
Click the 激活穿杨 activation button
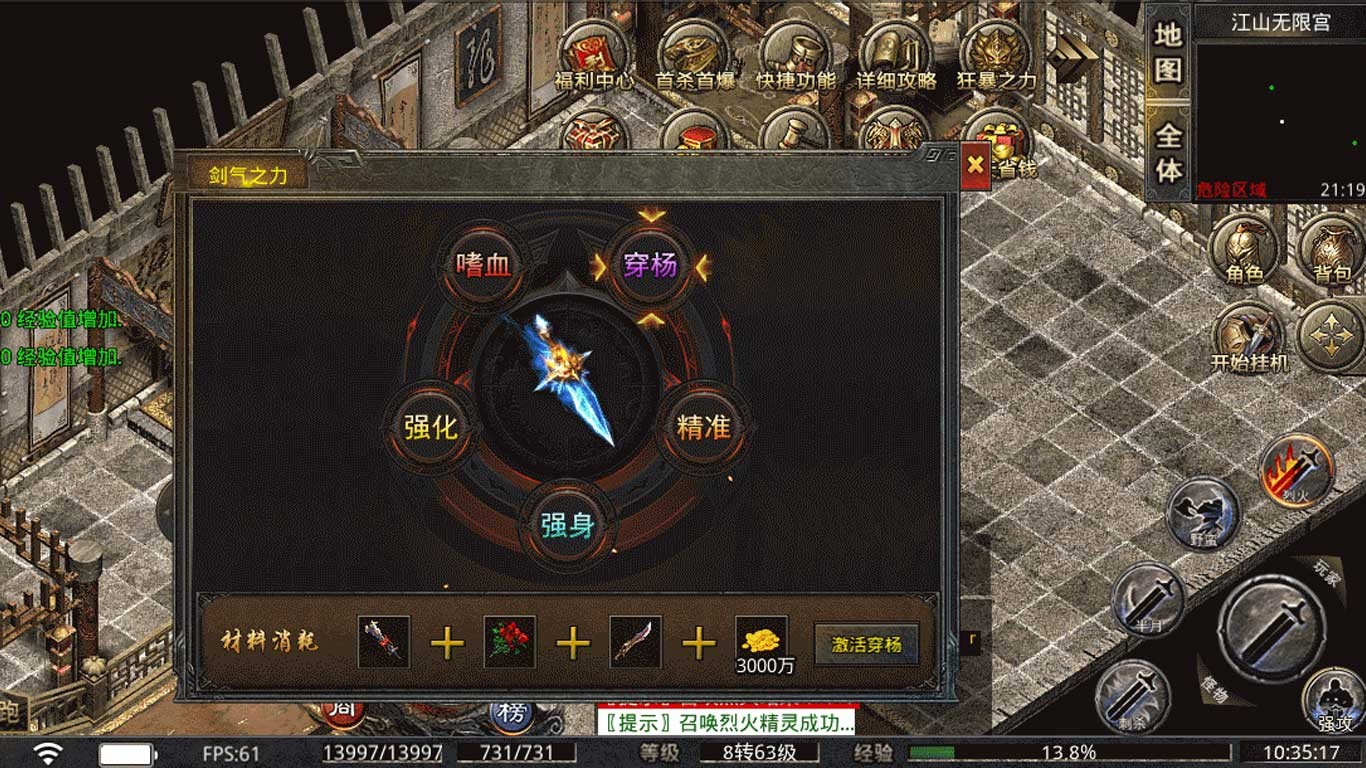pyautogui.click(x=866, y=645)
